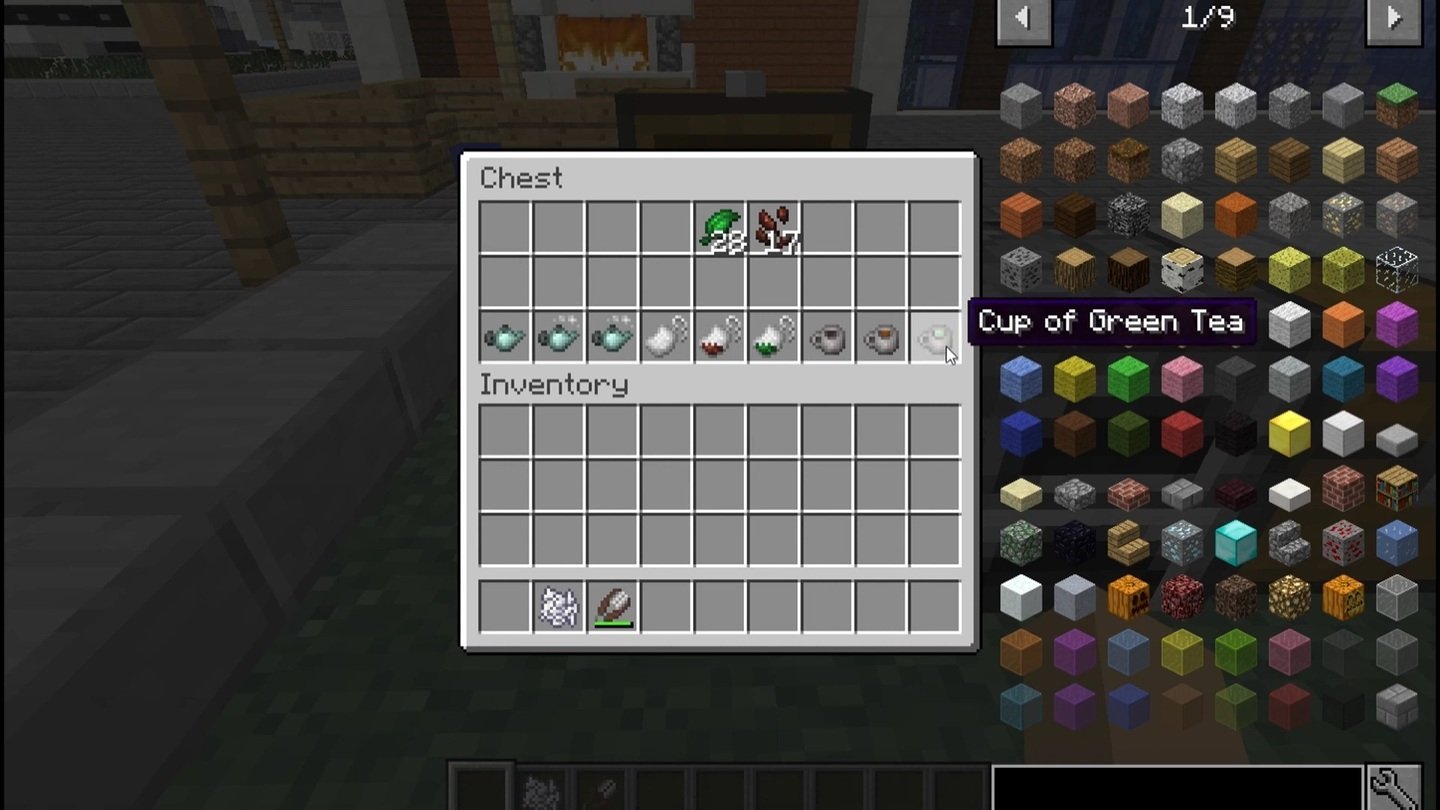Viewport: 1440px width, 810px height.
Task: Select the glowstone block in item list
Action: pos(1289,597)
